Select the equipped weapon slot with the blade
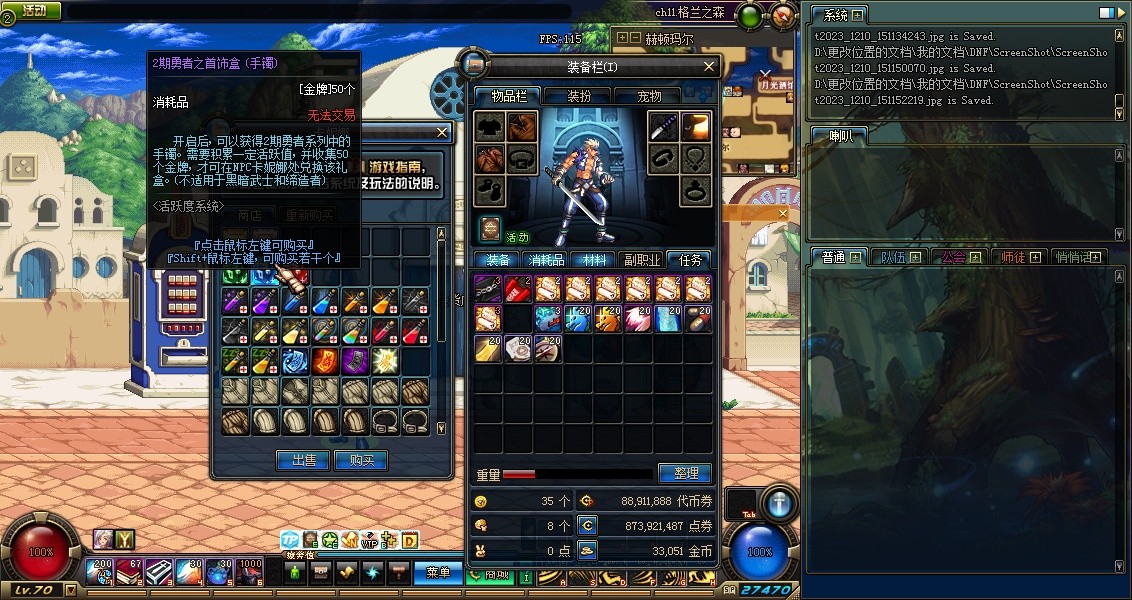This screenshot has height=600, width=1132. [x=664, y=127]
